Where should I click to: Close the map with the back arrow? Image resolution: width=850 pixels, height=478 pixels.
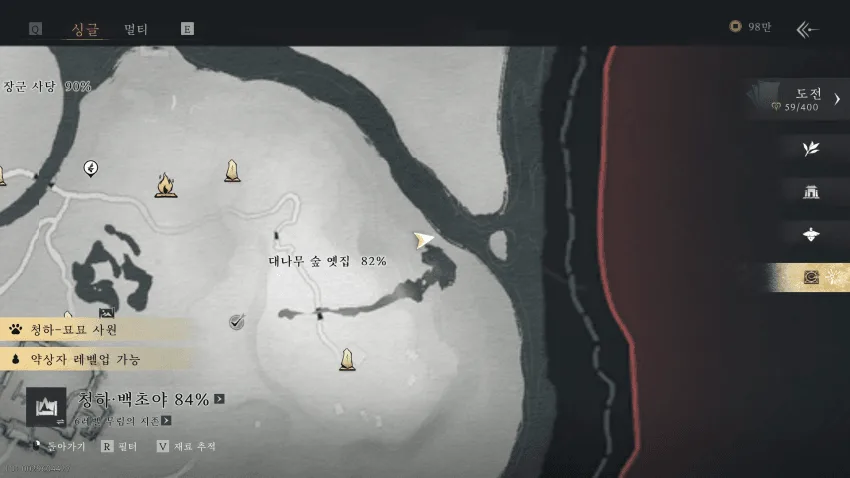pyautogui.click(x=807, y=29)
